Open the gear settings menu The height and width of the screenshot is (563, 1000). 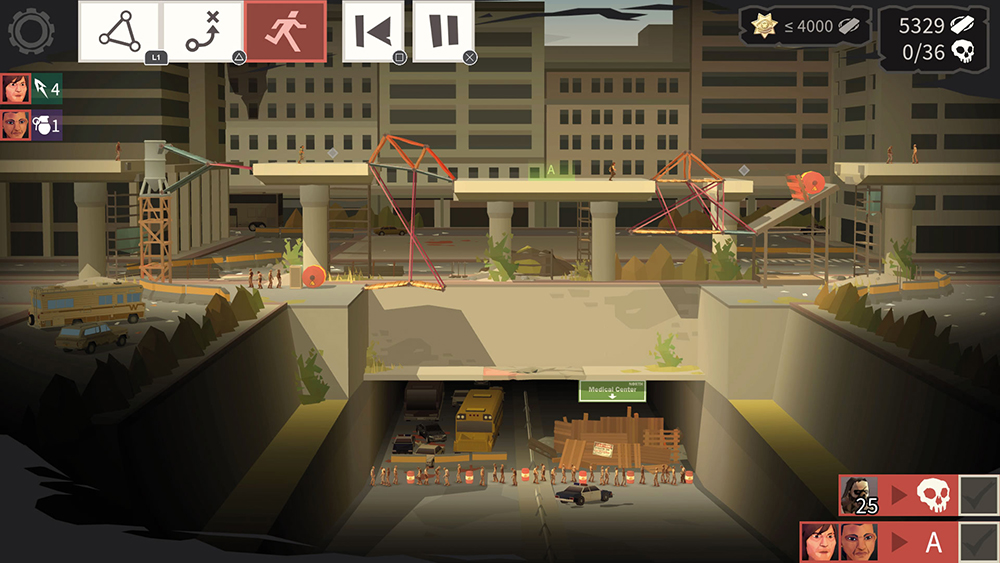(x=31, y=31)
